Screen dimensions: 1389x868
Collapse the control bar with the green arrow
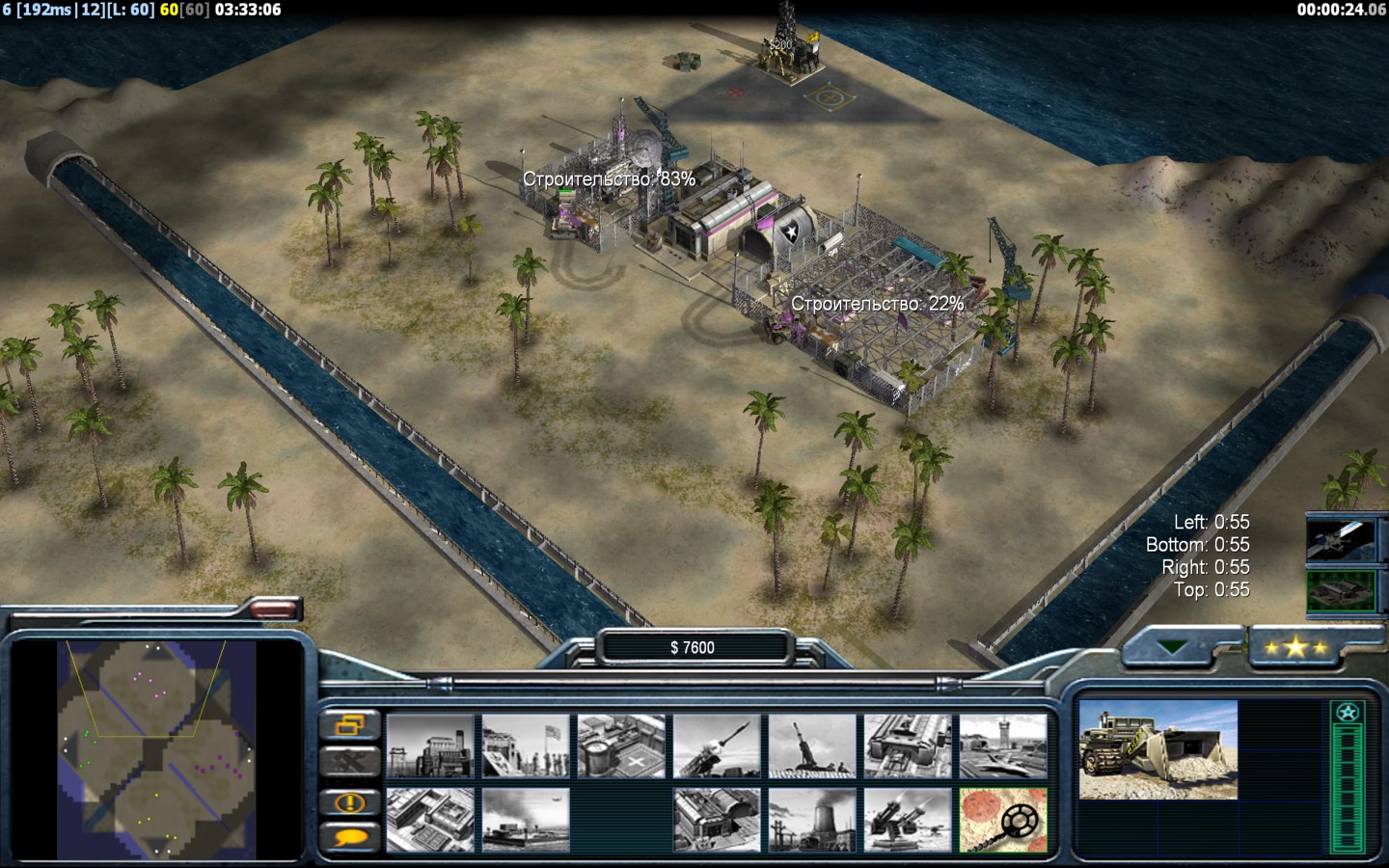click(1173, 648)
